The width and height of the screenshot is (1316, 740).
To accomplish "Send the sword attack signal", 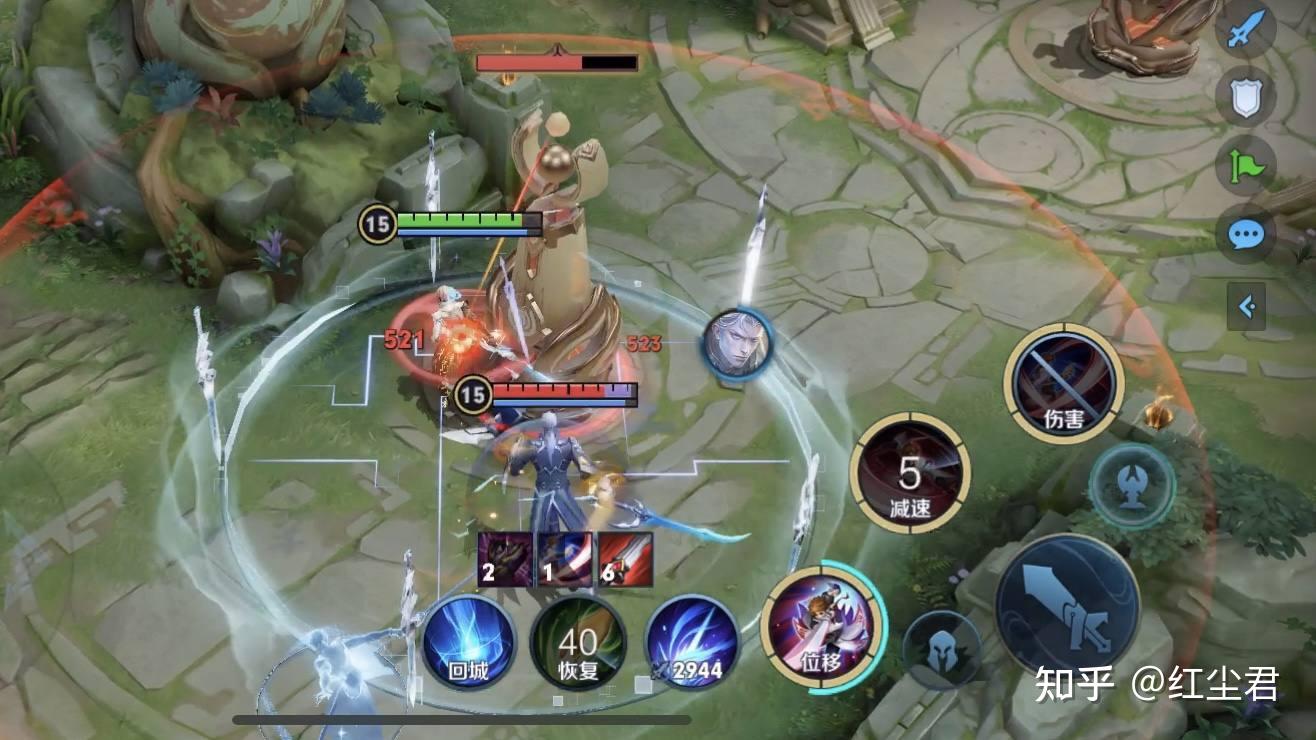I will (1244, 30).
